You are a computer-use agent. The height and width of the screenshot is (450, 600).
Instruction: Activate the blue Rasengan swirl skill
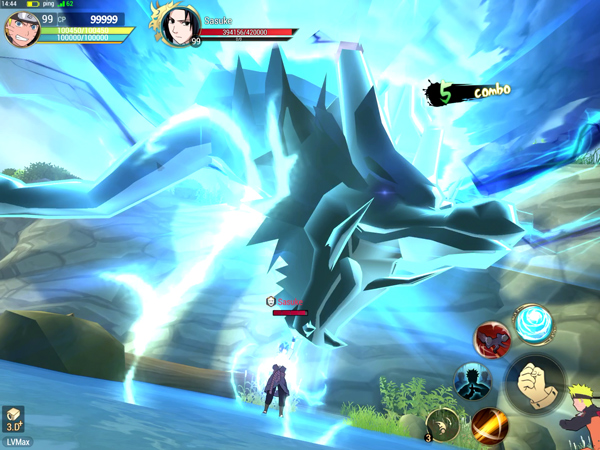[x=532, y=324]
